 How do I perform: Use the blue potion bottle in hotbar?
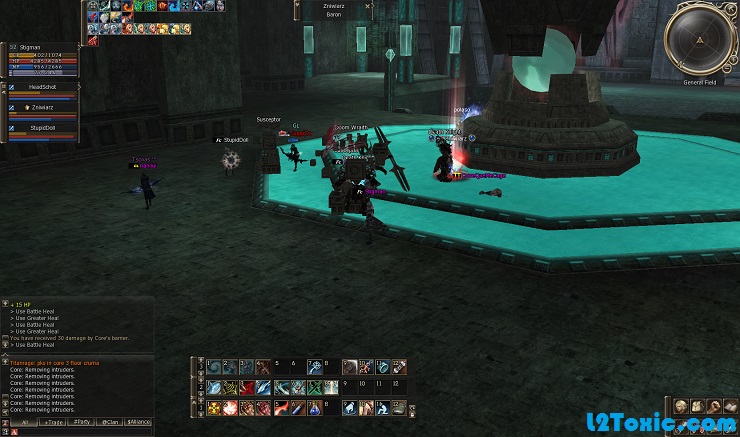pos(317,408)
